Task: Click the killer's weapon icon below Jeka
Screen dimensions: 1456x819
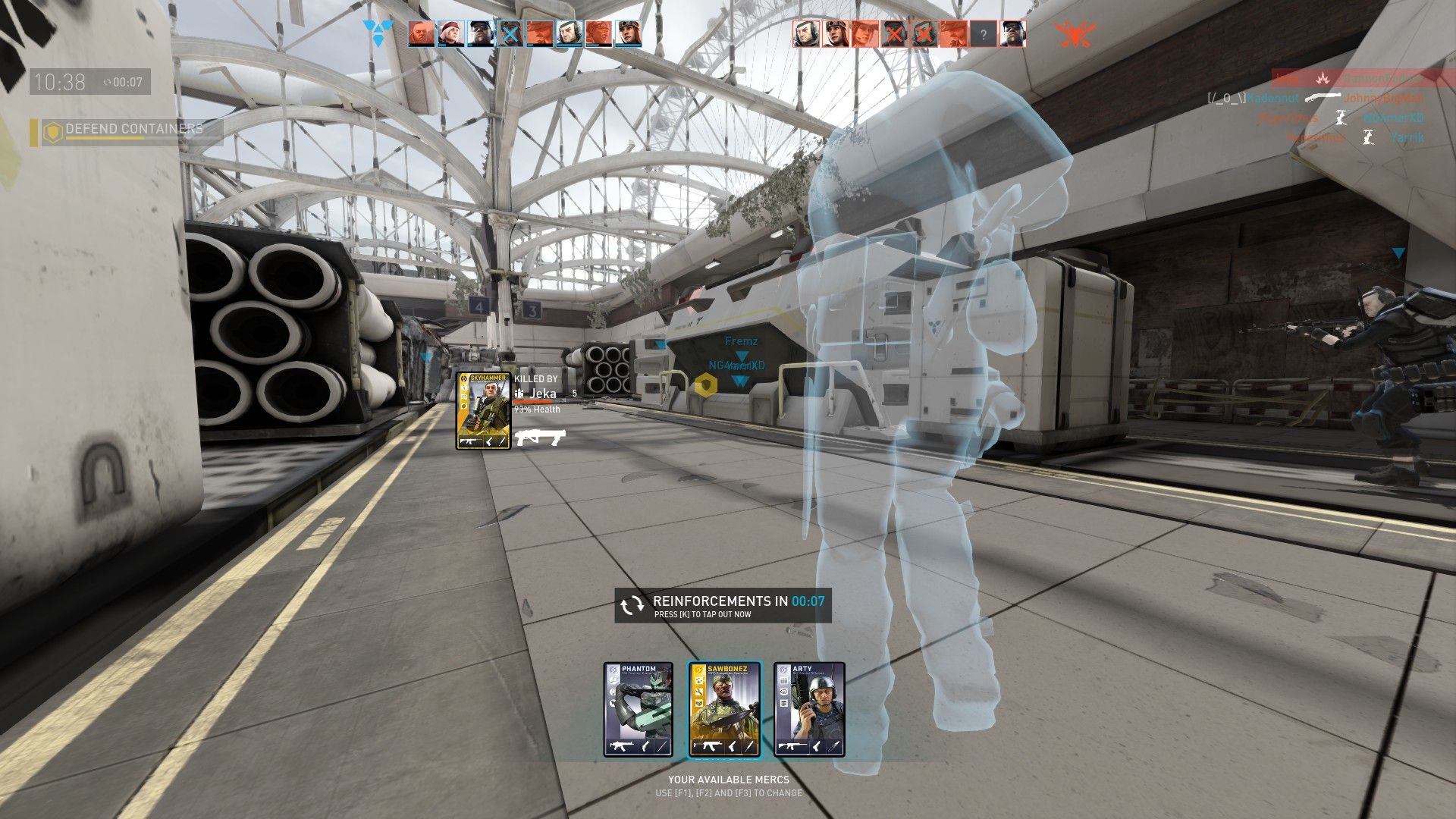Action: [540, 438]
